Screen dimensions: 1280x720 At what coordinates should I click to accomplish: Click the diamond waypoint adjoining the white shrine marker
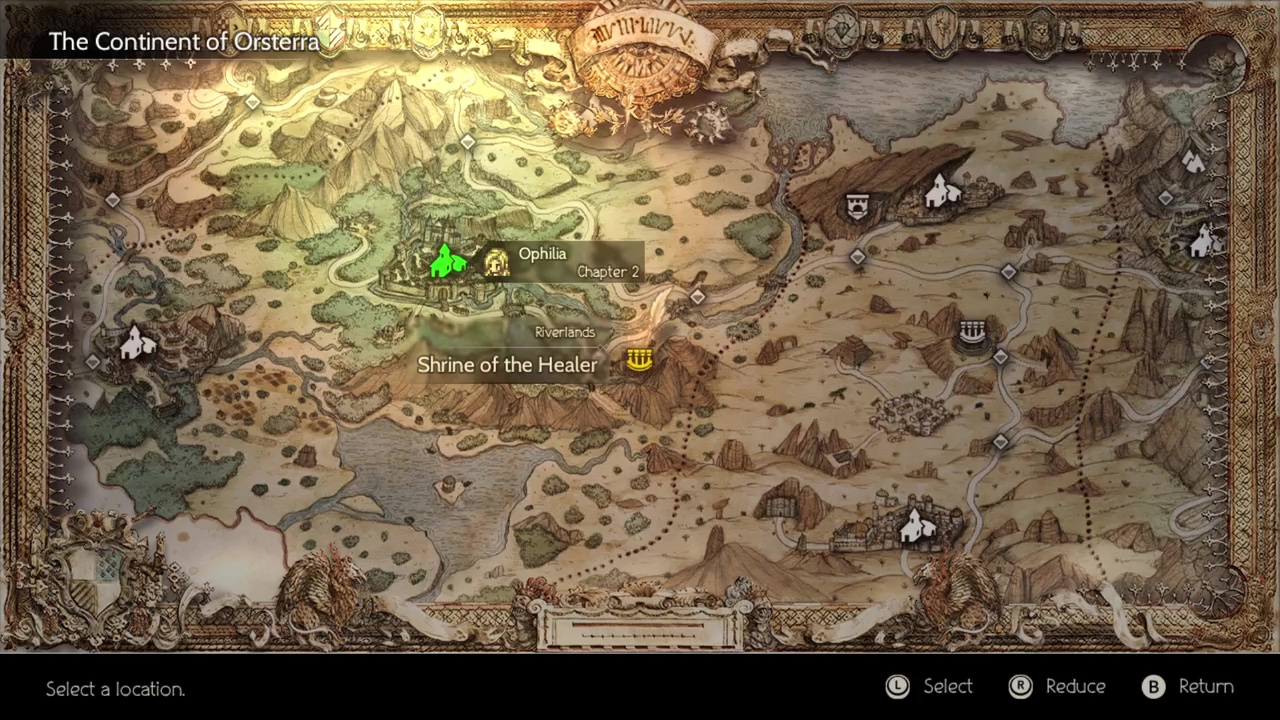pos(1000,357)
